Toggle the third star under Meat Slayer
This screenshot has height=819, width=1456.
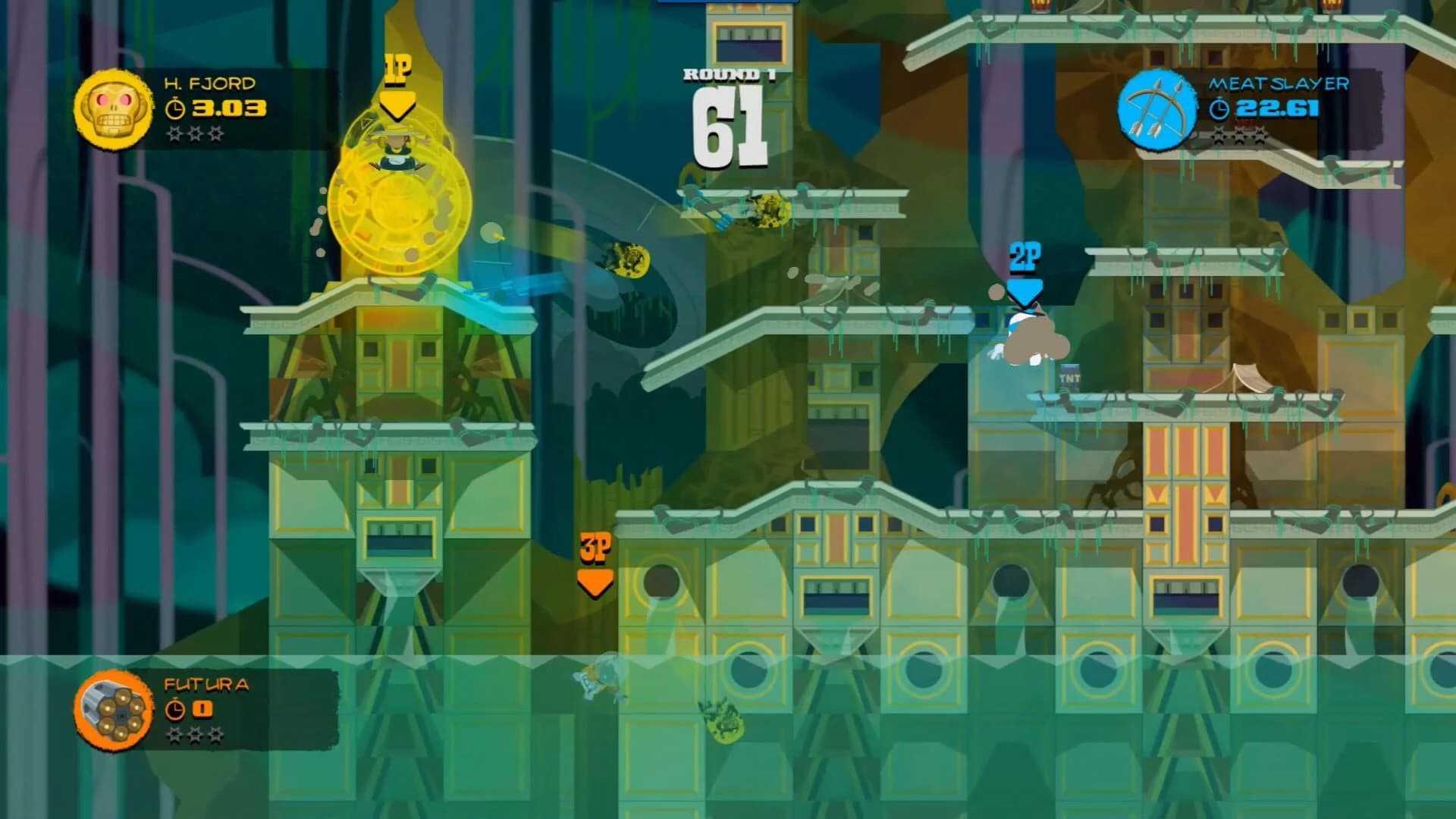coord(1260,136)
